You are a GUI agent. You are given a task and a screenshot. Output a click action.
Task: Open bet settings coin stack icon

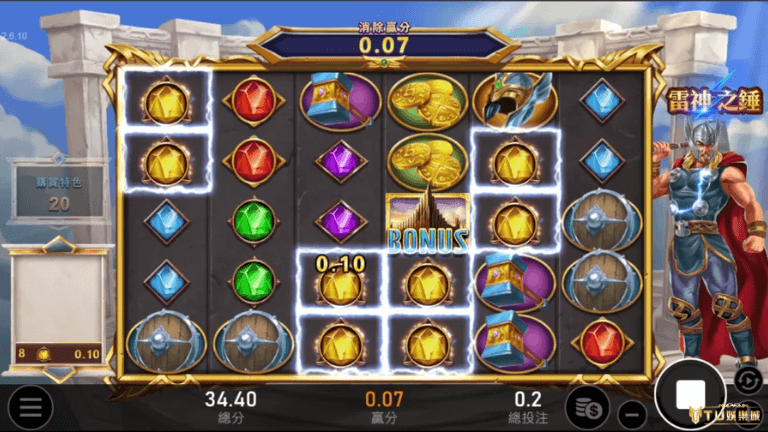coord(586,408)
